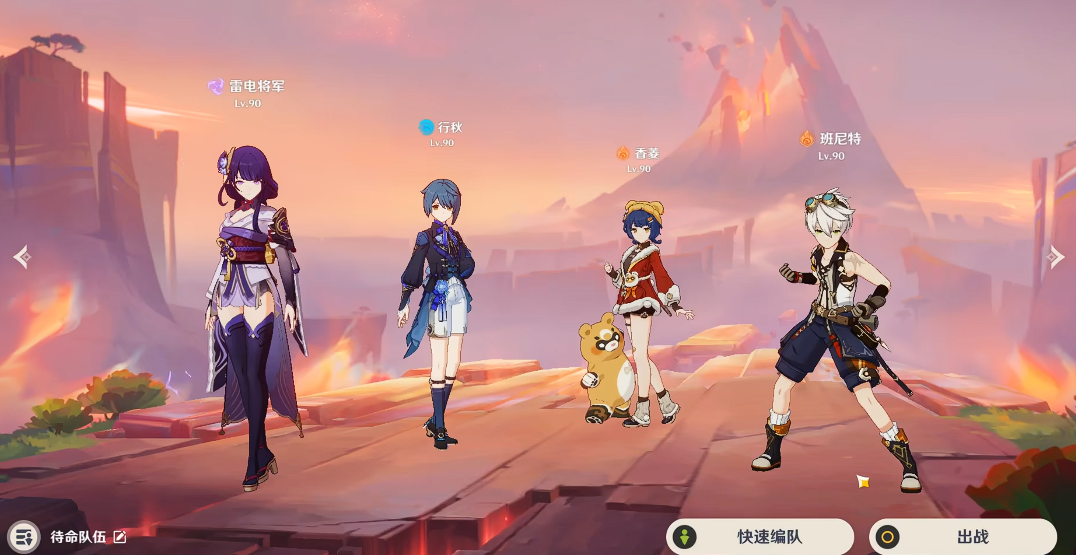Edit the 待命队伍 team name

point(120,537)
